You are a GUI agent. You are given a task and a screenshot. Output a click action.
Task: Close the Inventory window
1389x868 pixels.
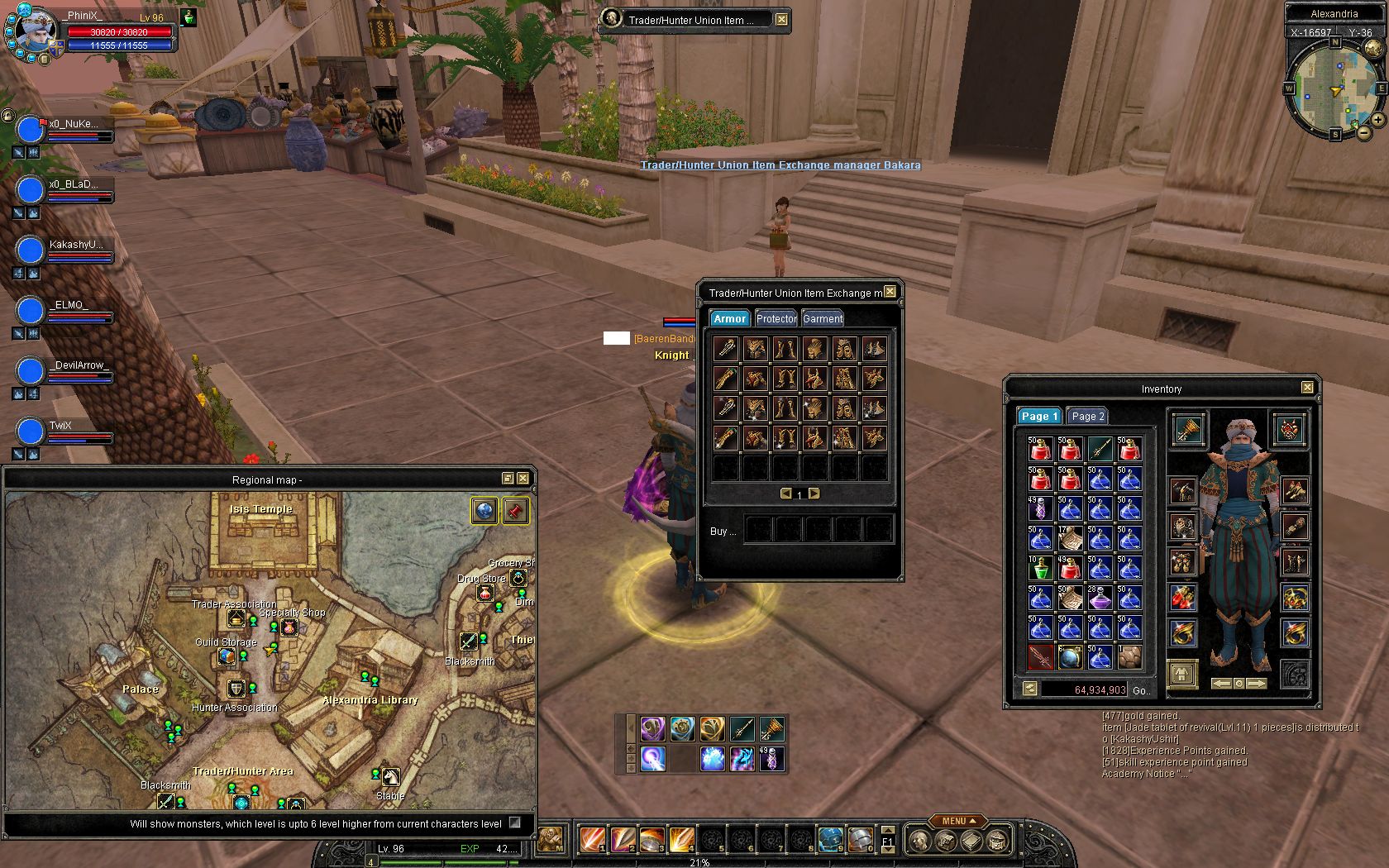1307,388
